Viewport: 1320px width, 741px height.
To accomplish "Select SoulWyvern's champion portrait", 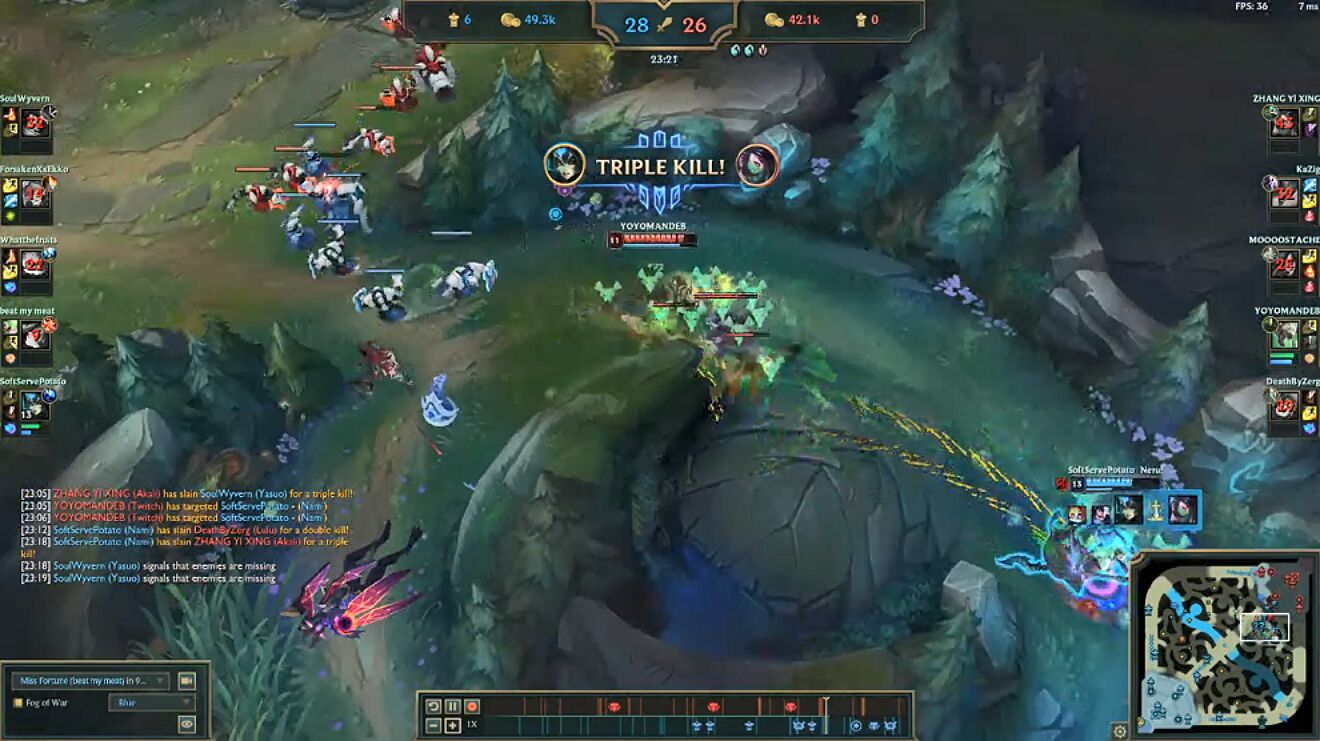I will click(x=36, y=123).
